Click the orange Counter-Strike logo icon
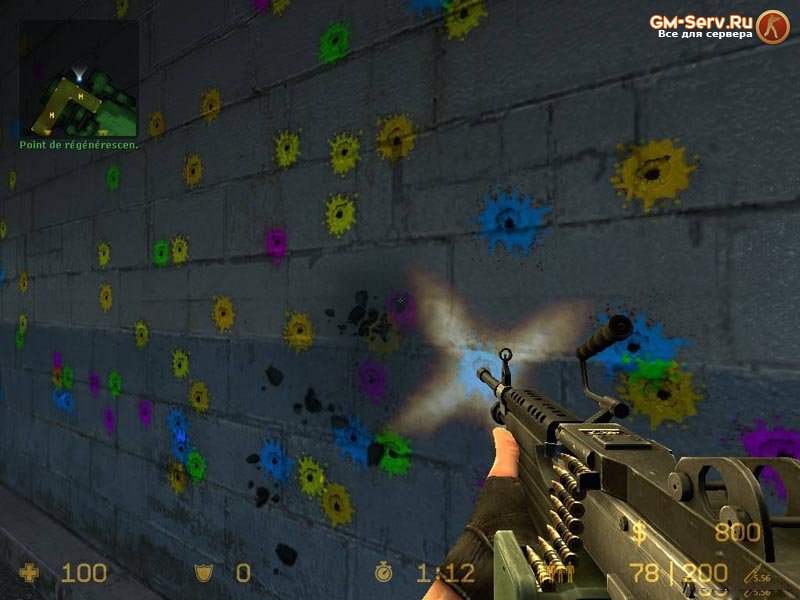The width and height of the screenshot is (800, 600). [772, 25]
